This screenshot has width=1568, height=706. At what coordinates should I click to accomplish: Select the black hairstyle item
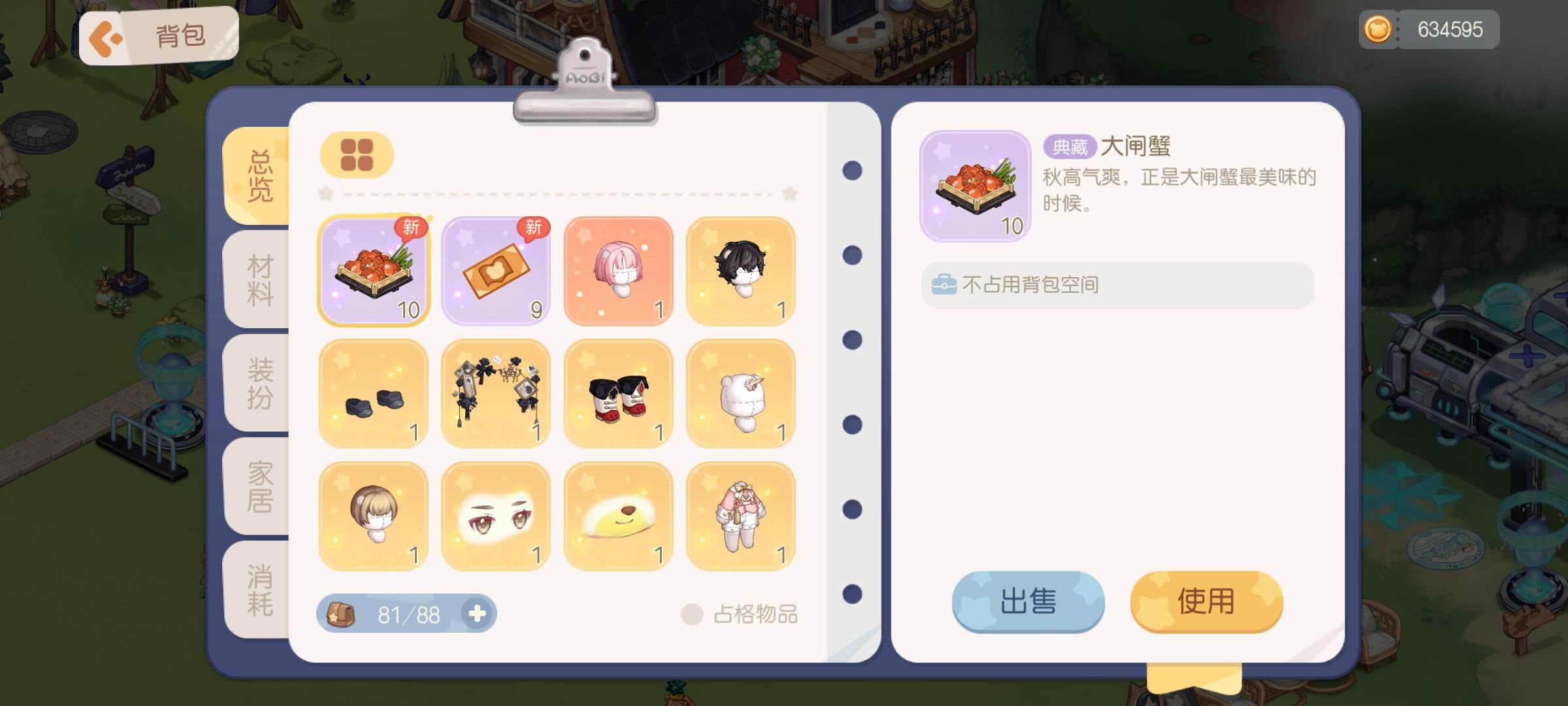click(741, 270)
